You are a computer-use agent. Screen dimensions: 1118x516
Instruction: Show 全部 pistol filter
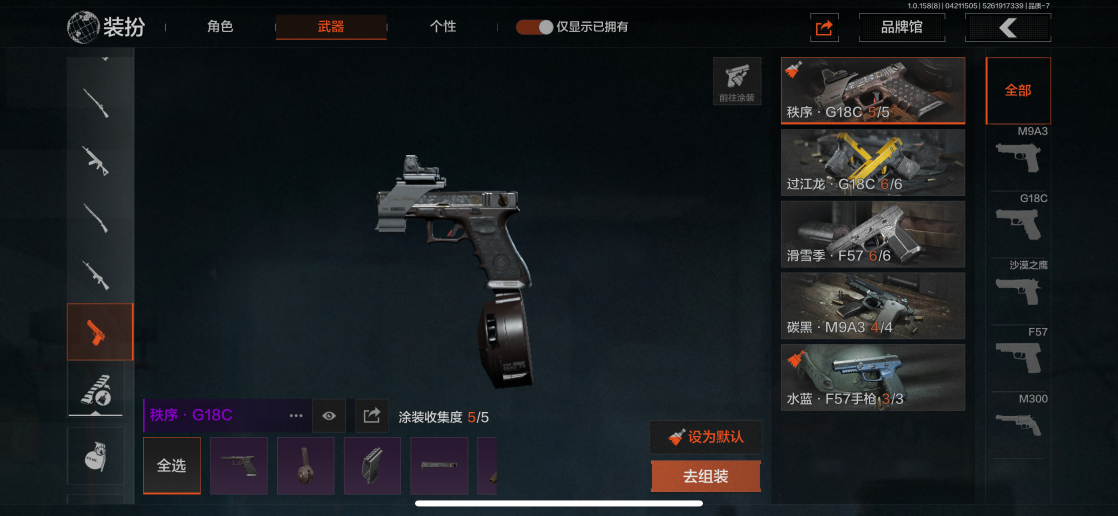[1018, 90]
